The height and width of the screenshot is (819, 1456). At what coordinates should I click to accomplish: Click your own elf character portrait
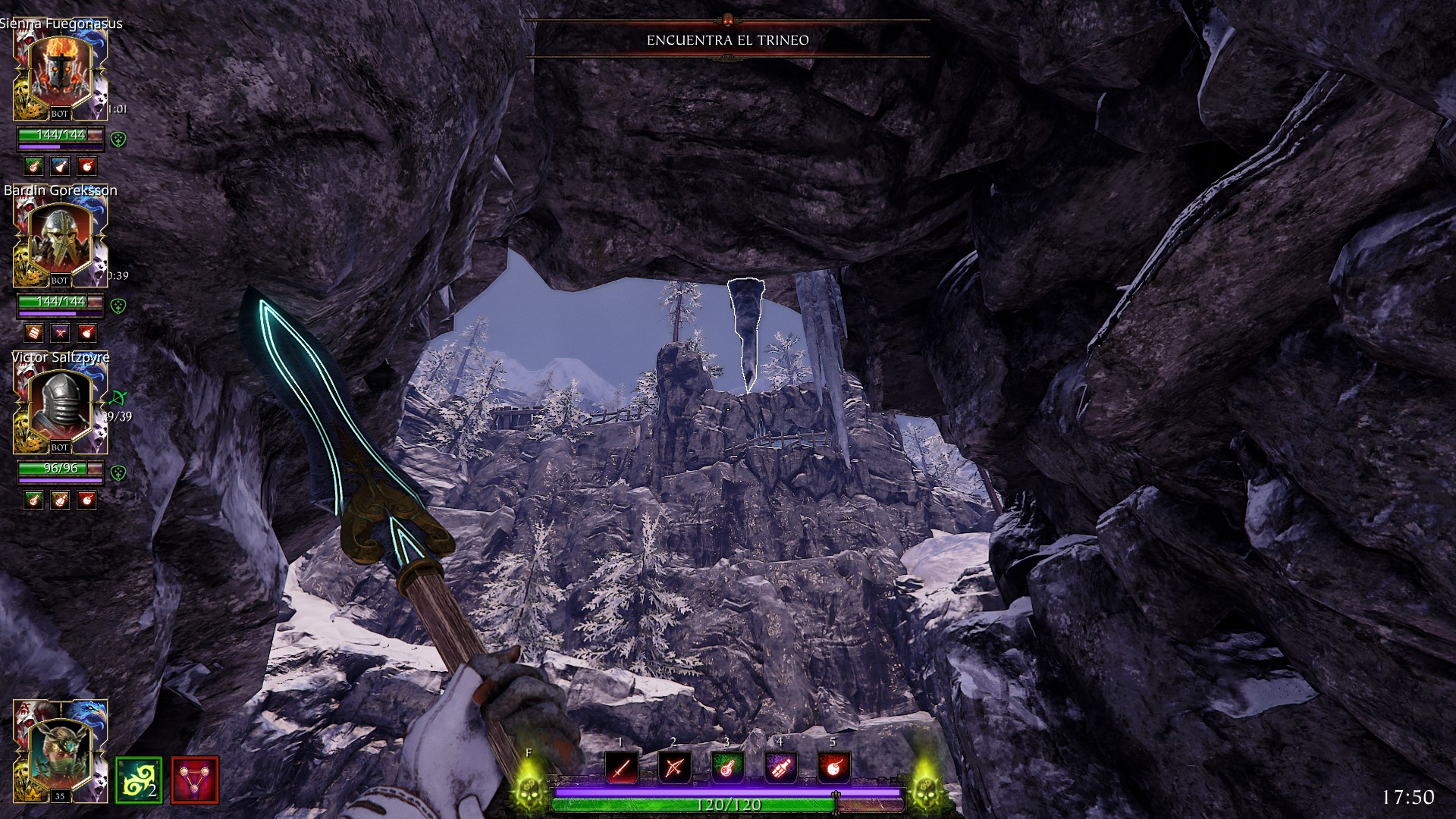click(60, 752)
